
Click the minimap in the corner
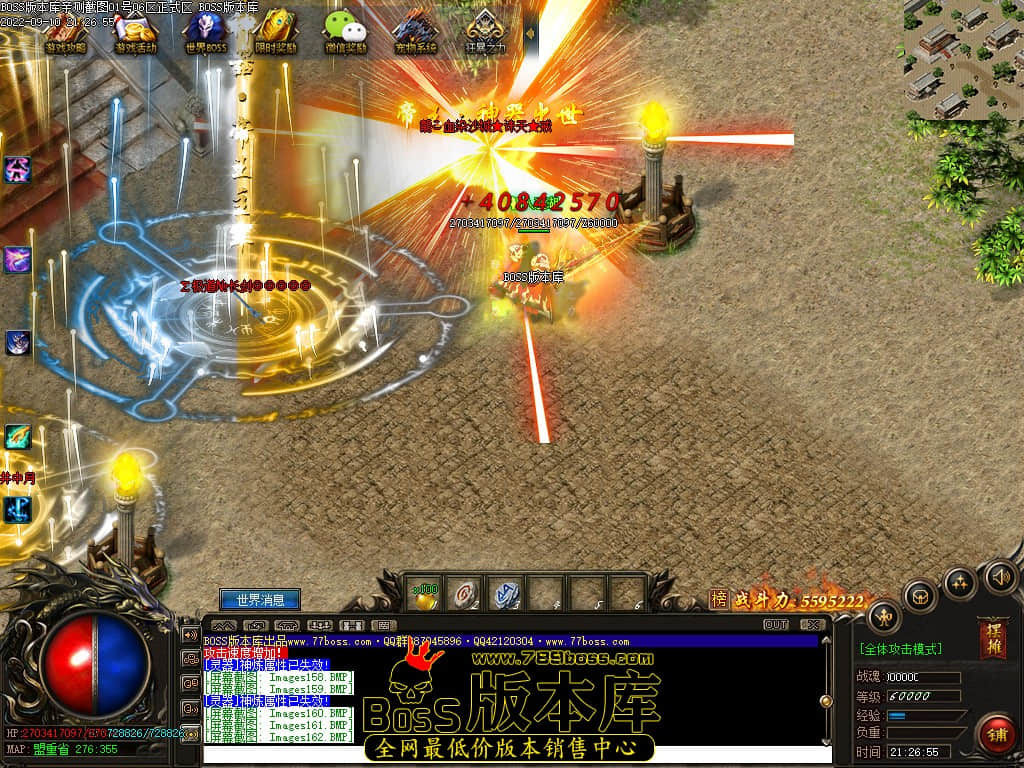coord(964,58)
